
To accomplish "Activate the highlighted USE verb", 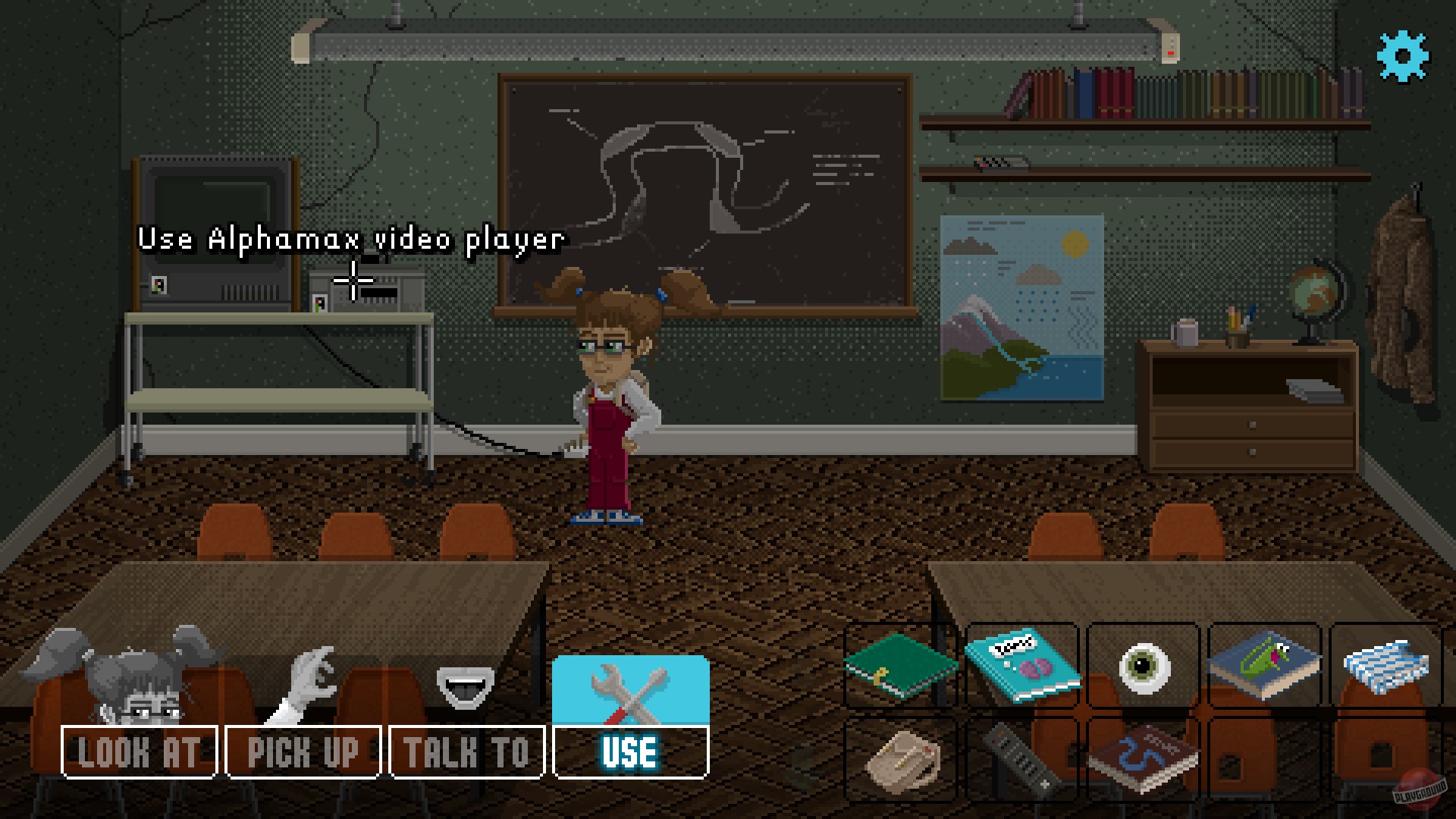I will pos(632,752).
